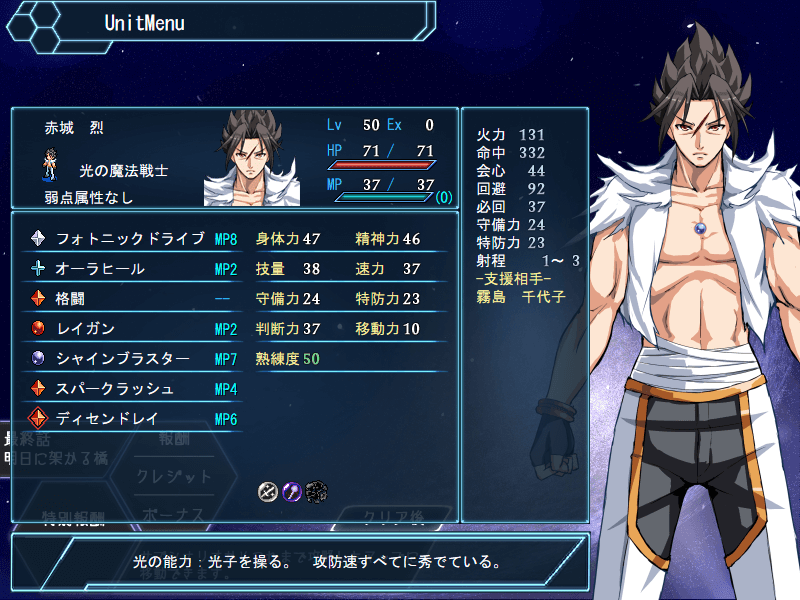This screenshot has height=600, width=800.
Task: Click the purple wand orb icon
Action: pyautogui.click(x=292, y=491)
